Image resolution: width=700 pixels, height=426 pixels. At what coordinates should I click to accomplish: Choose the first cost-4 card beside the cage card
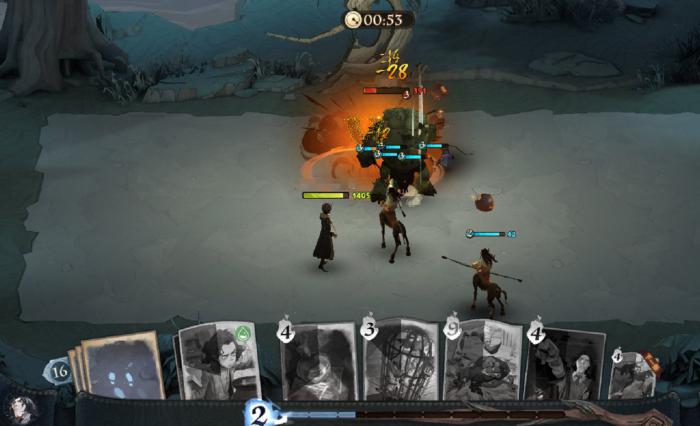[x=317, y=362]
